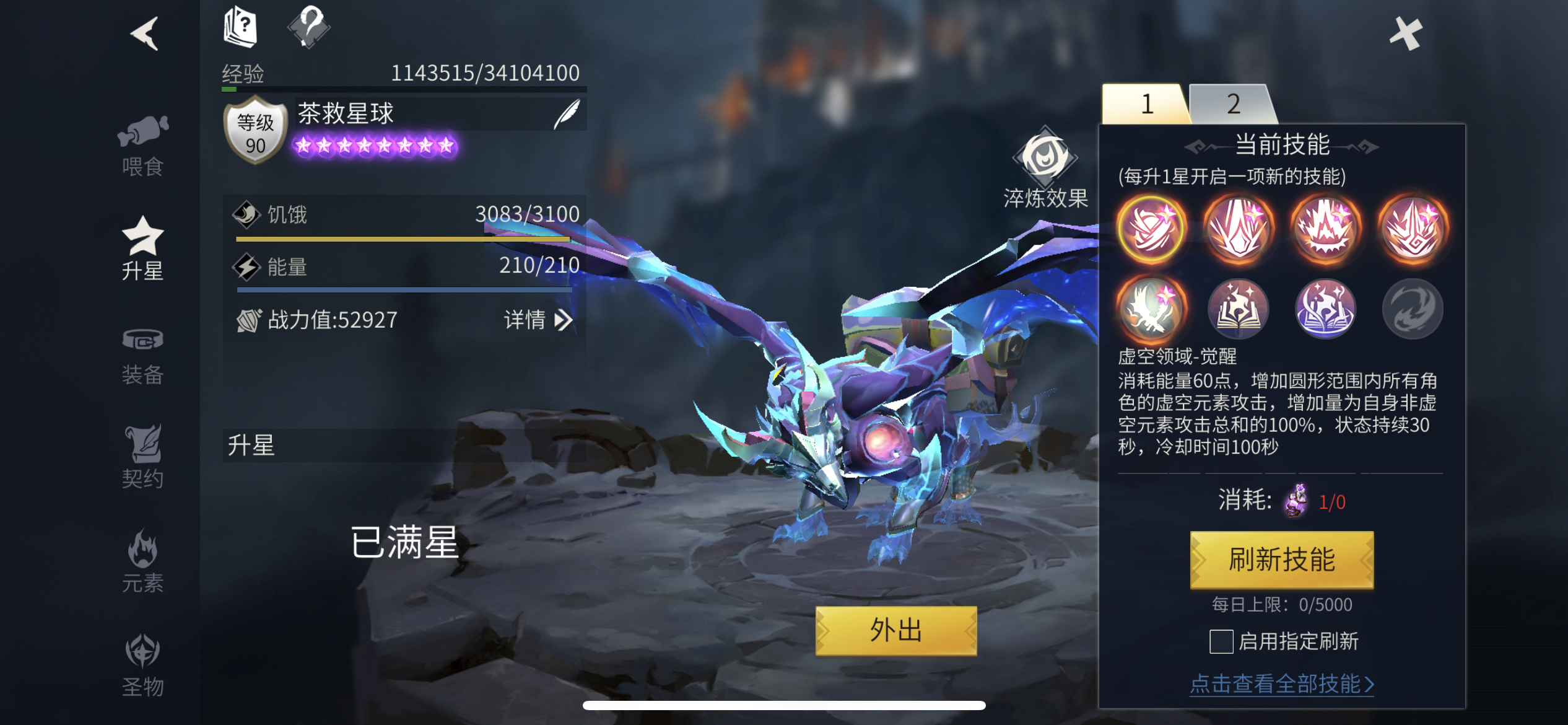Switch to skill set tab 2

[x=1233, y=104]
